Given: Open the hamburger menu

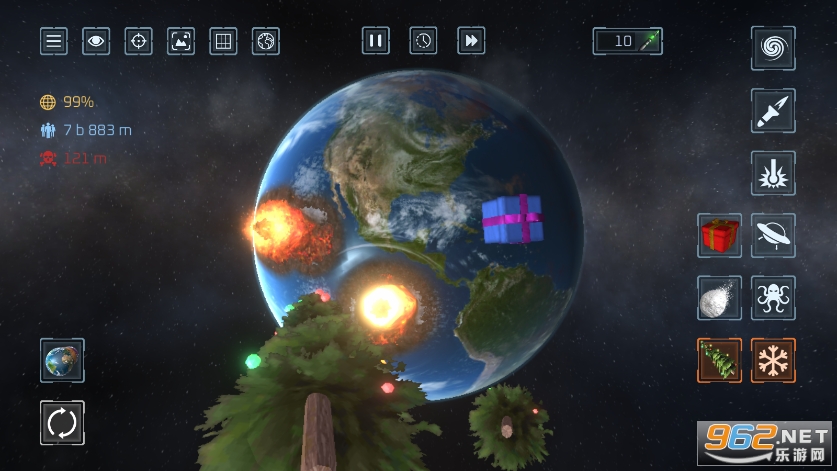Looking at the screenshot, I should [x=54, y=41].
